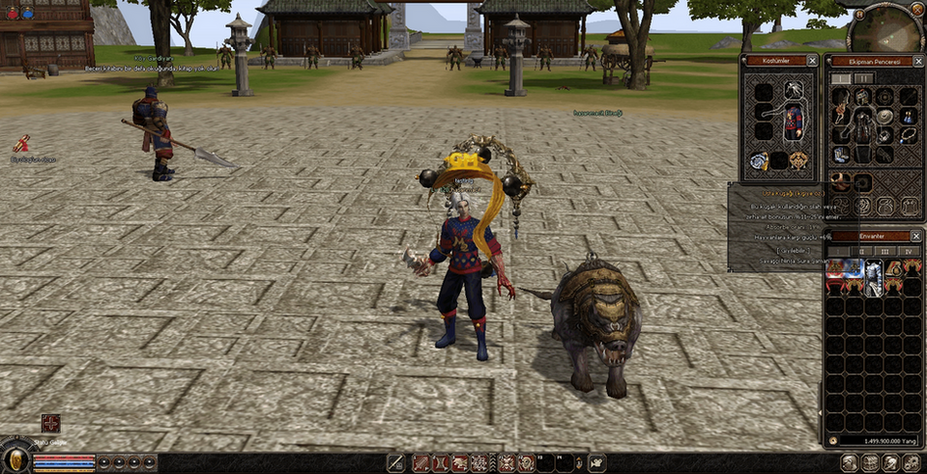Click the first quick-slot skill on hotbar
This screenshot has height=474, width=927.
coord(421,463)
